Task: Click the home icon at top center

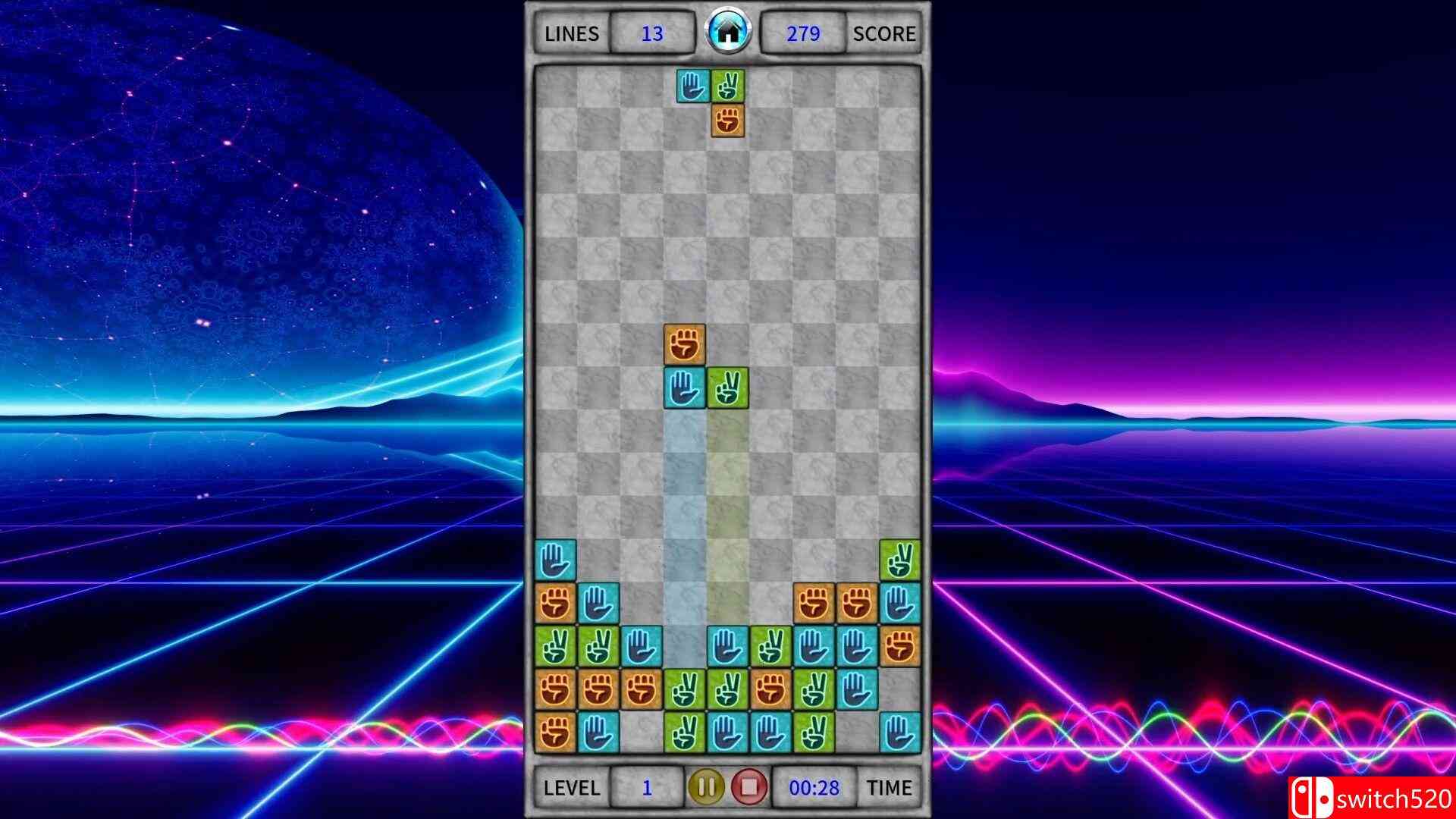Action: 728,30
